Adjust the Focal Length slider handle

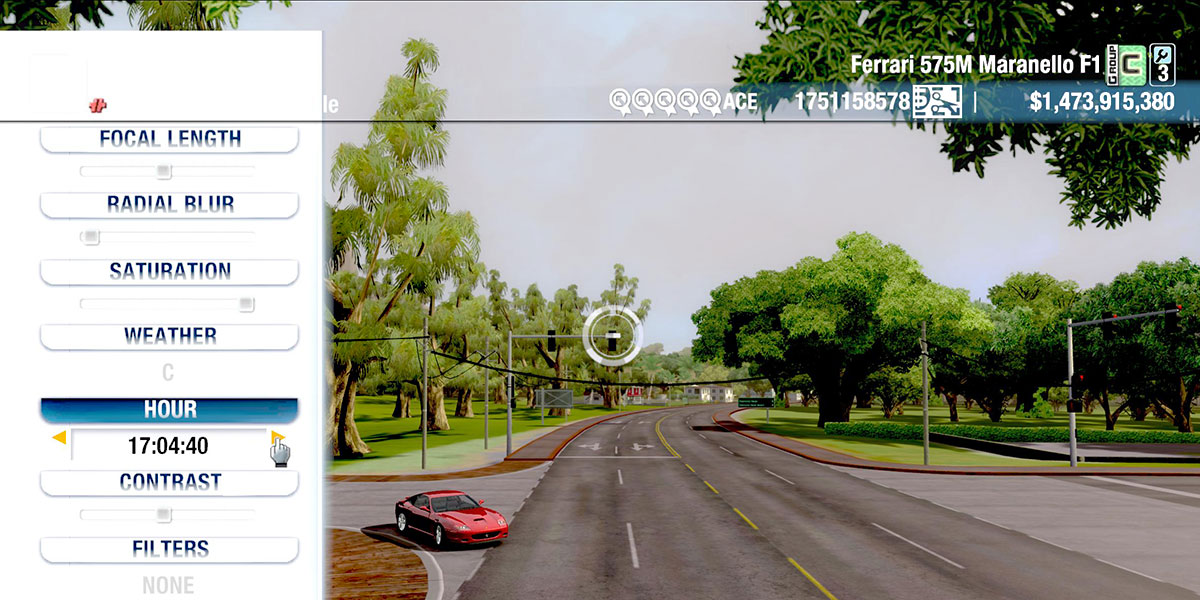click(x=164, y=171)
